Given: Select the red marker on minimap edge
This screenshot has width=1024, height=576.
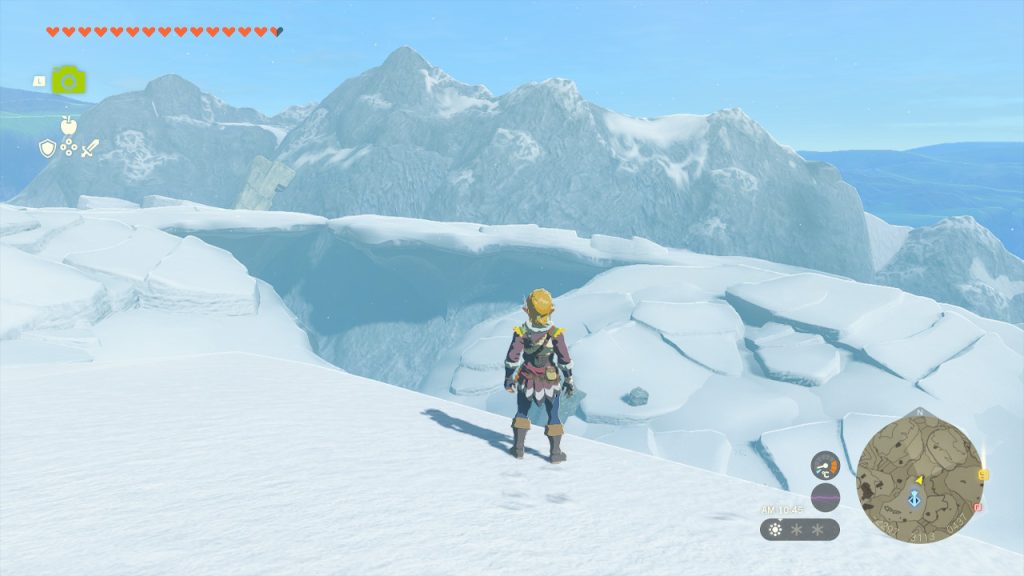Looking at the screenshot, I should (x=978, y=507).
